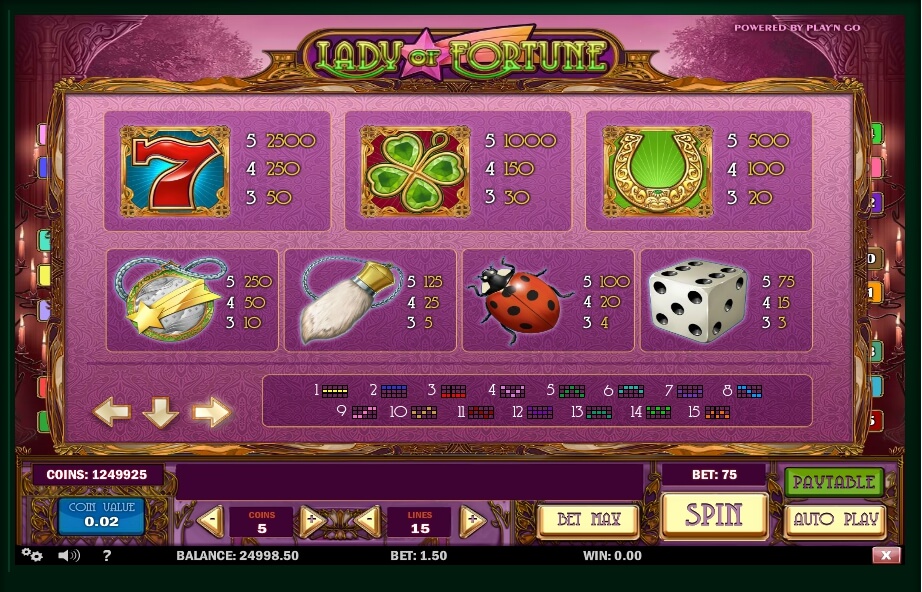Image resolution: width=922 pixels, height=592 pixels.
Task: Open help with the question mark
Action: [107, 555]
